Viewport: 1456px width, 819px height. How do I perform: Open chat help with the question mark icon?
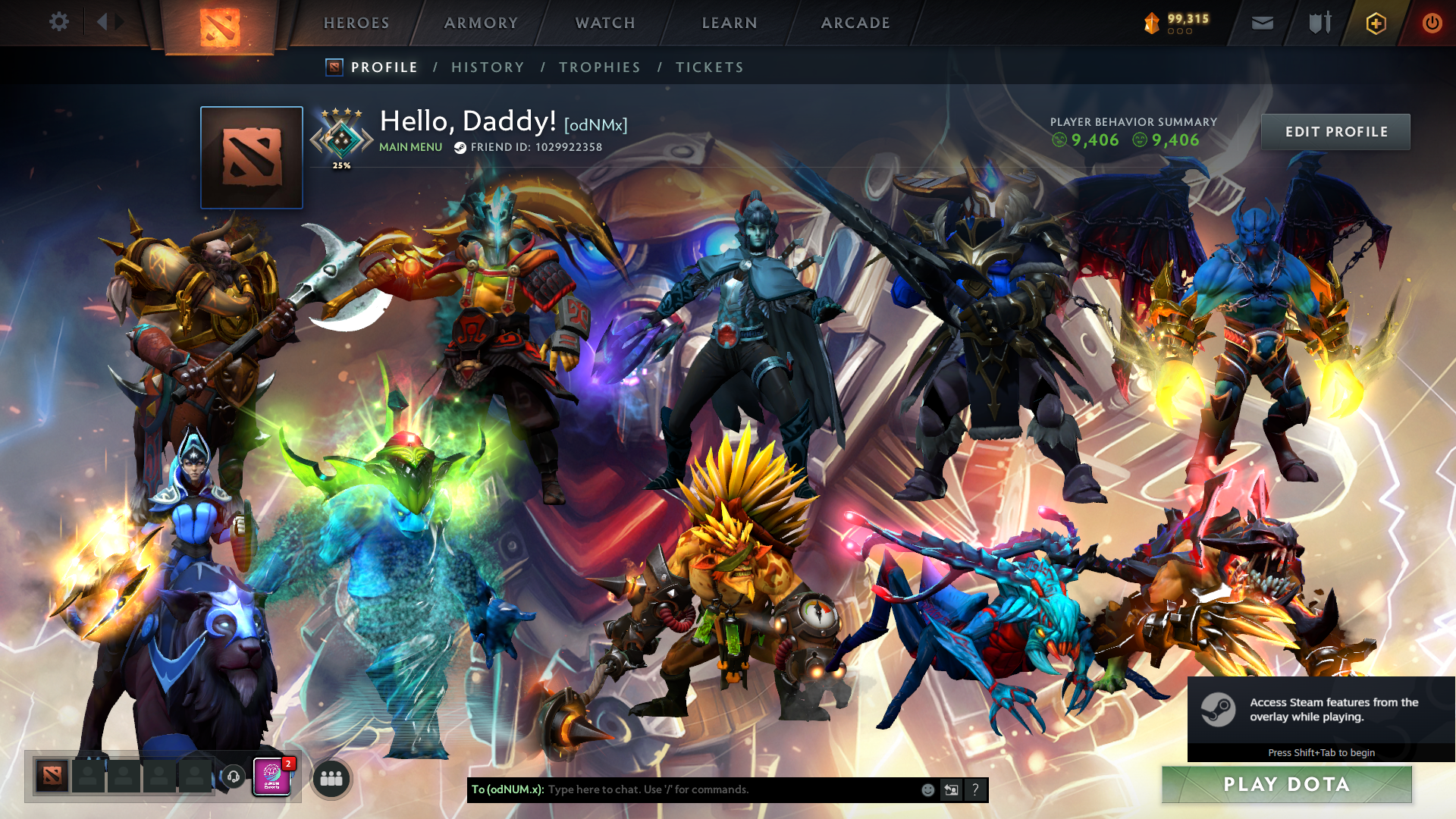[x=976, y=789]
